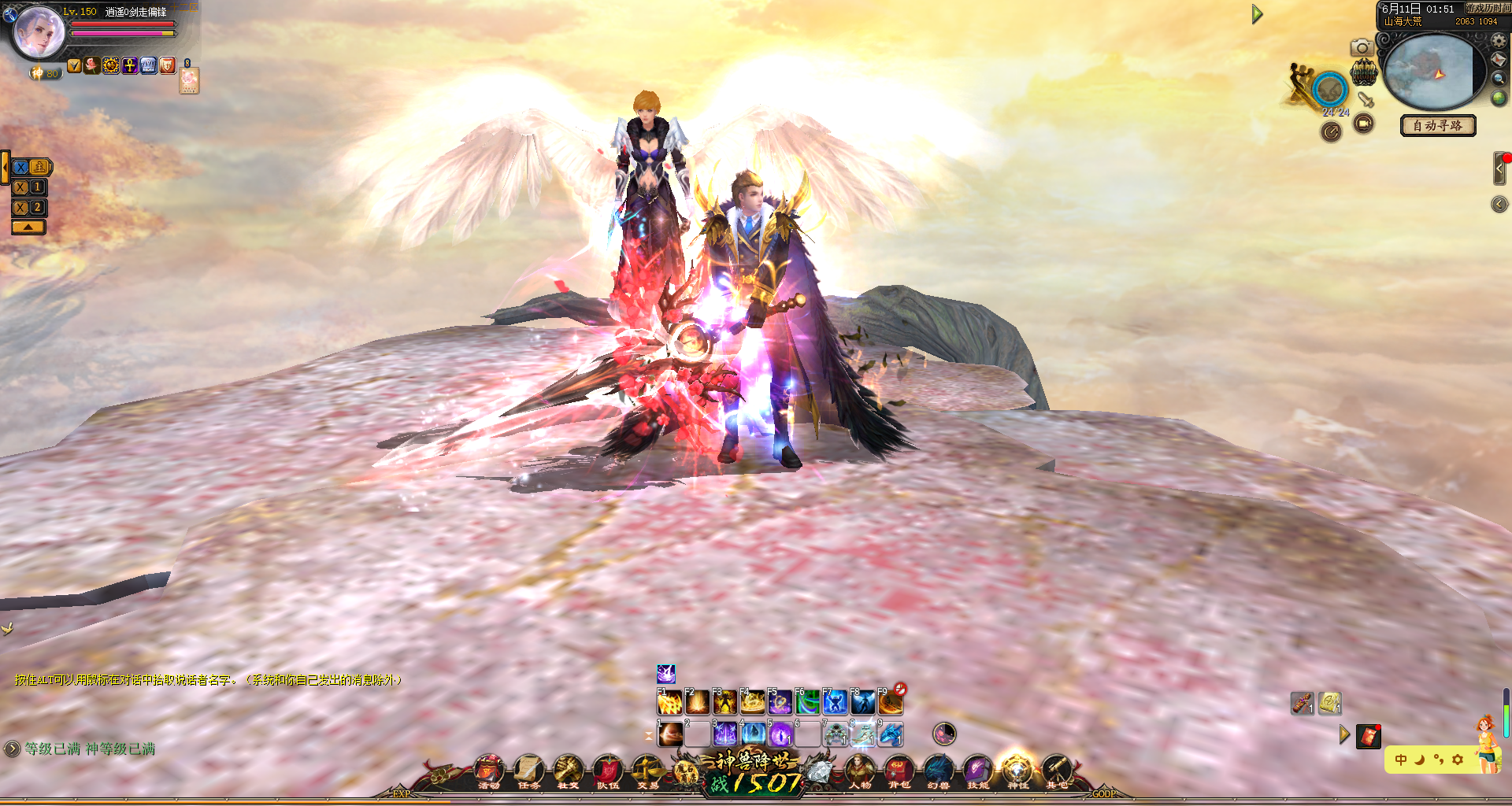The image size is (1512, 806).
Task: Collapse the left panel with the up arrow
Action: [28, 227]
